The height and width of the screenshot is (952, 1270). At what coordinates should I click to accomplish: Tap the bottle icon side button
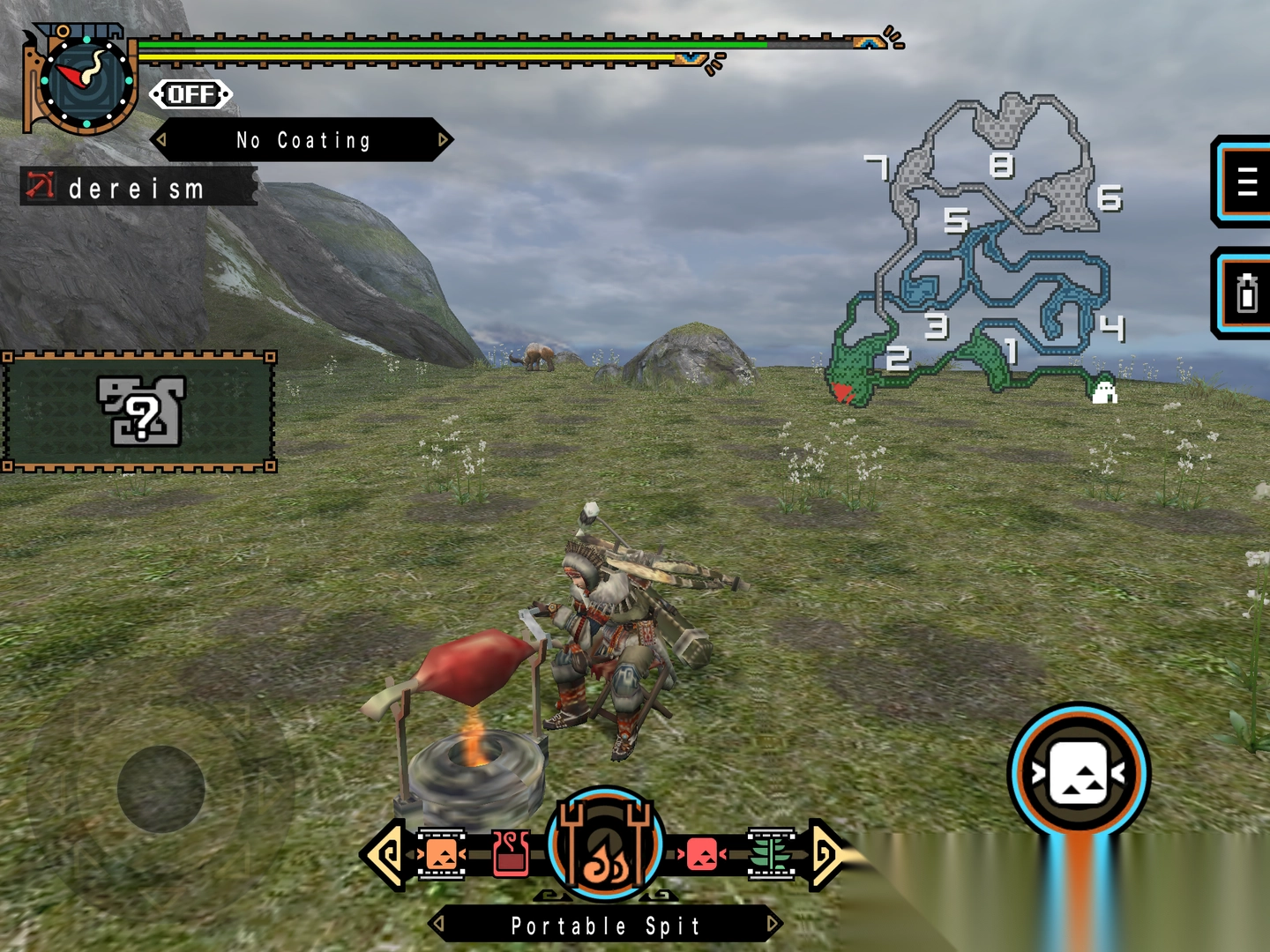(1245, 294)
